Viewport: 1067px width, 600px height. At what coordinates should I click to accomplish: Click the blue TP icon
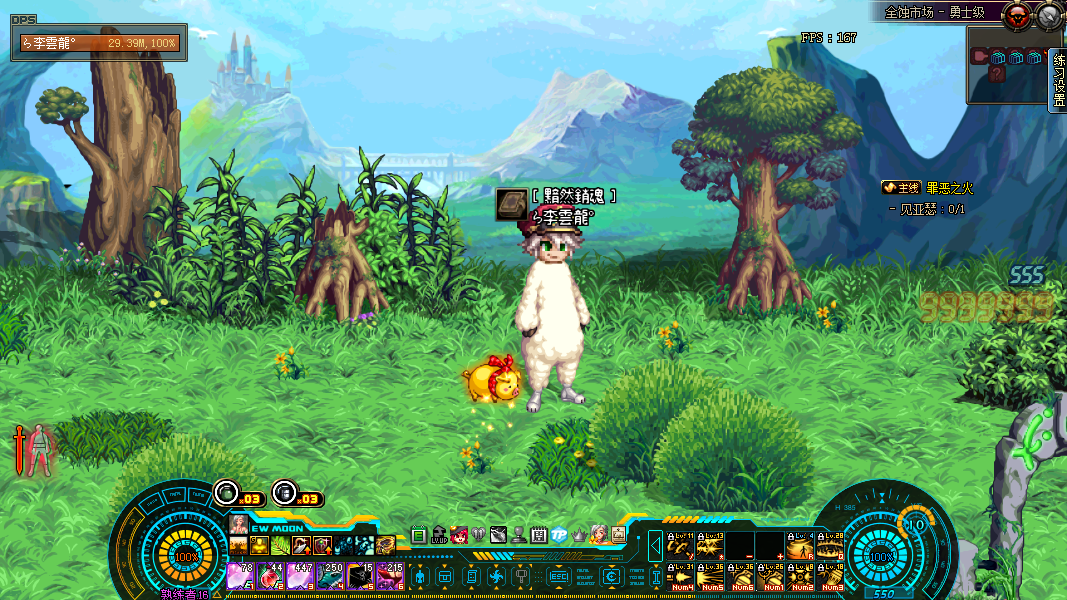559,535
